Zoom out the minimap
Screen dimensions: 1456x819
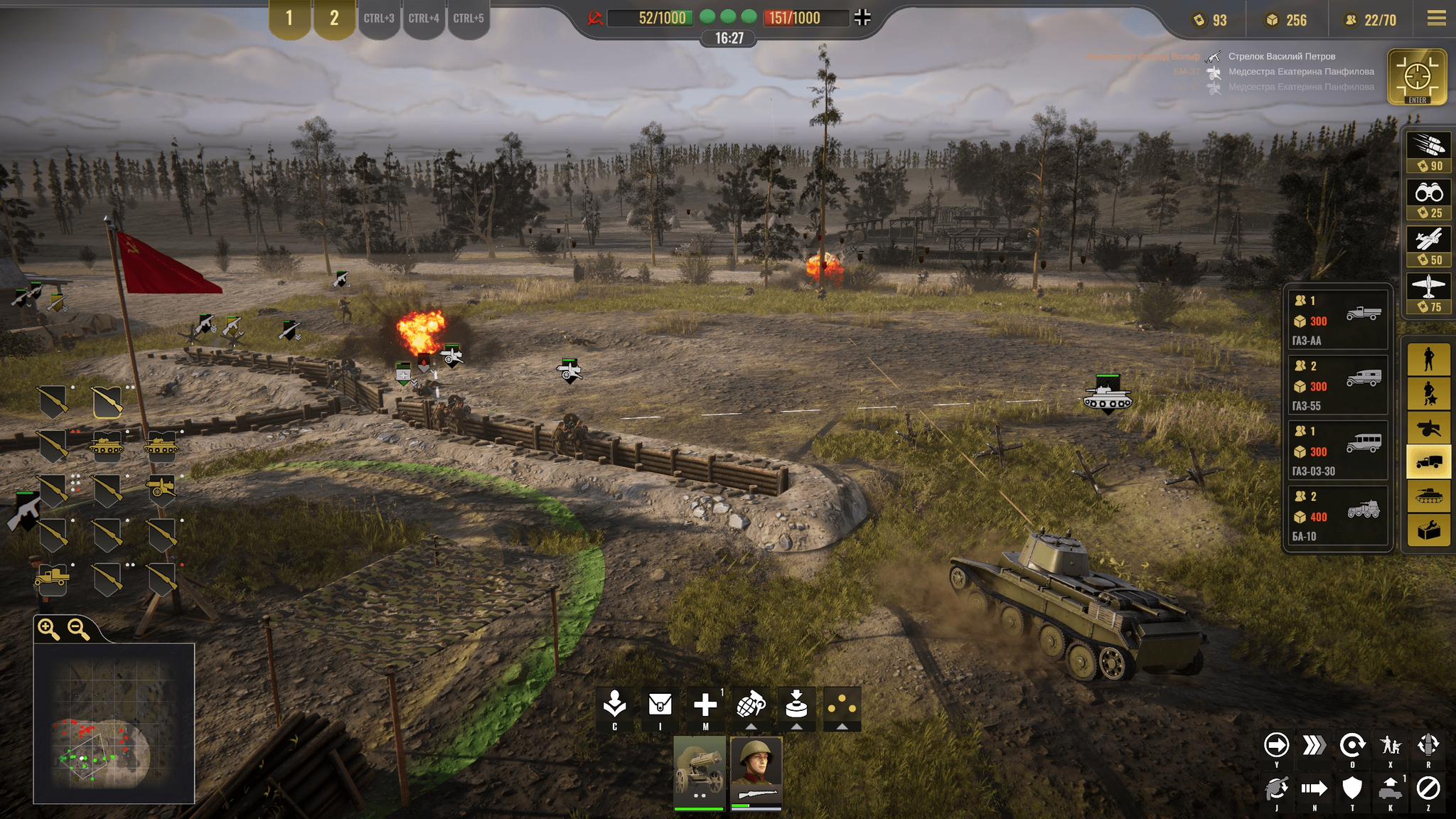click(x=78, y=629)
